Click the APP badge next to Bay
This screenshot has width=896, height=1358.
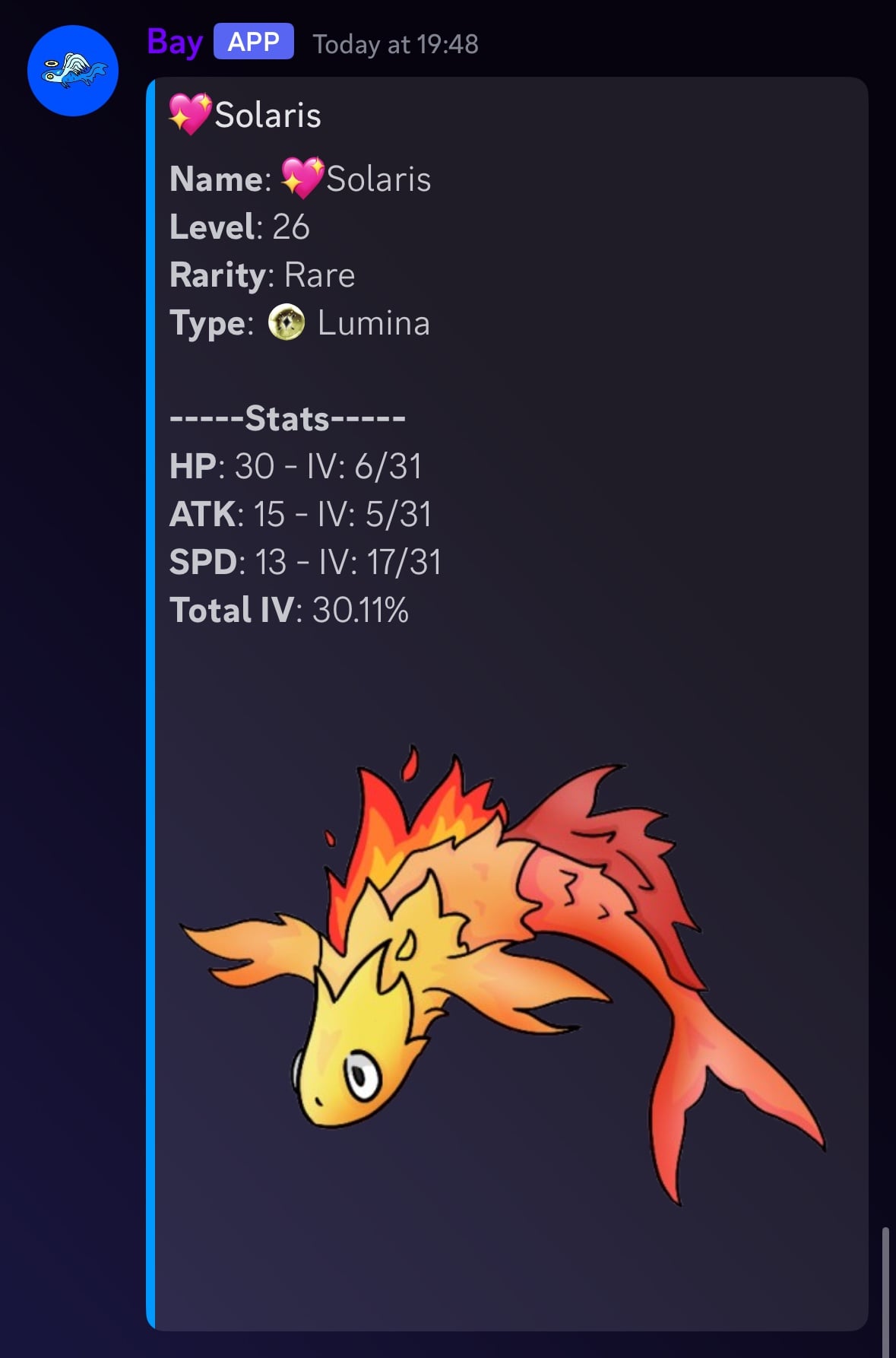(254, 42)
